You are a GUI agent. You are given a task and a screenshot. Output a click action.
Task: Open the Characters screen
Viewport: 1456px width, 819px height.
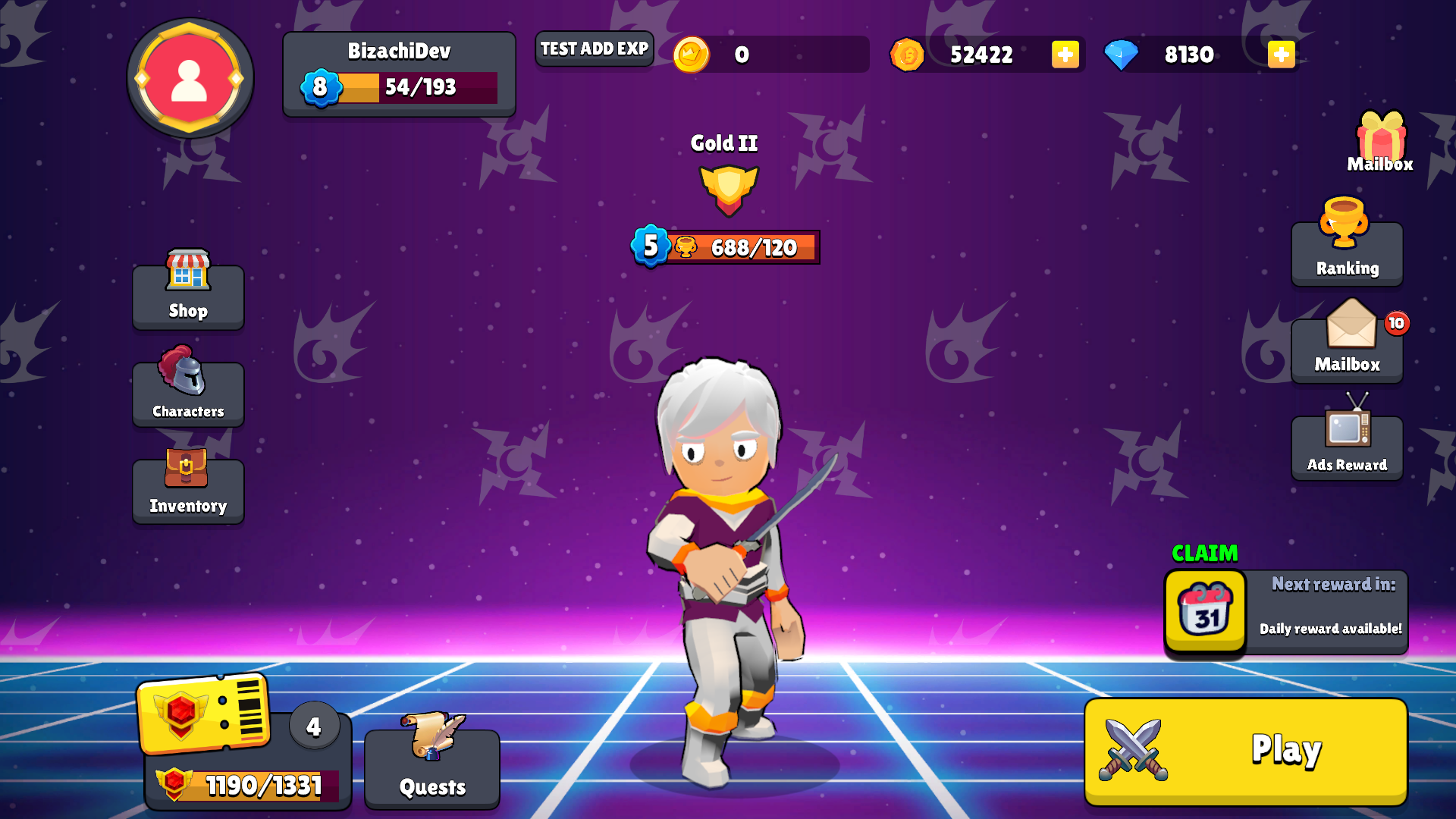click(187, 393)
